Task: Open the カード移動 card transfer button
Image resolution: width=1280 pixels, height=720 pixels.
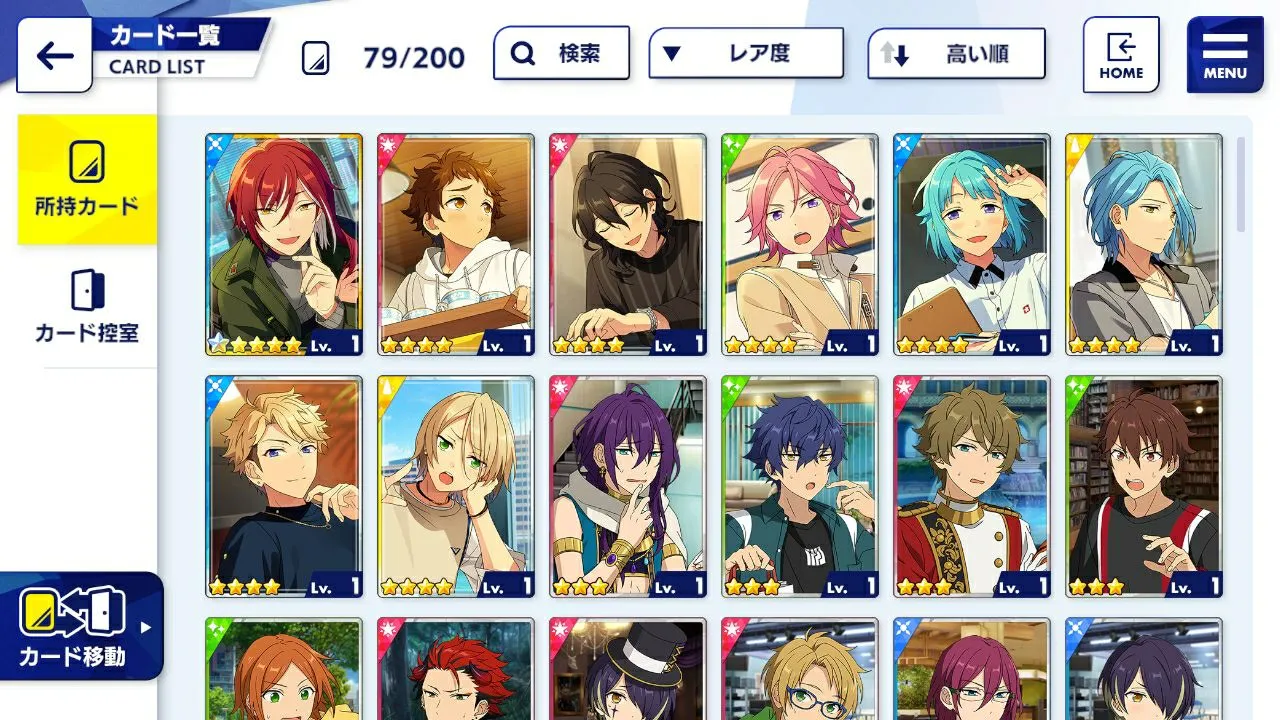Action: click(x=80, y=626)
